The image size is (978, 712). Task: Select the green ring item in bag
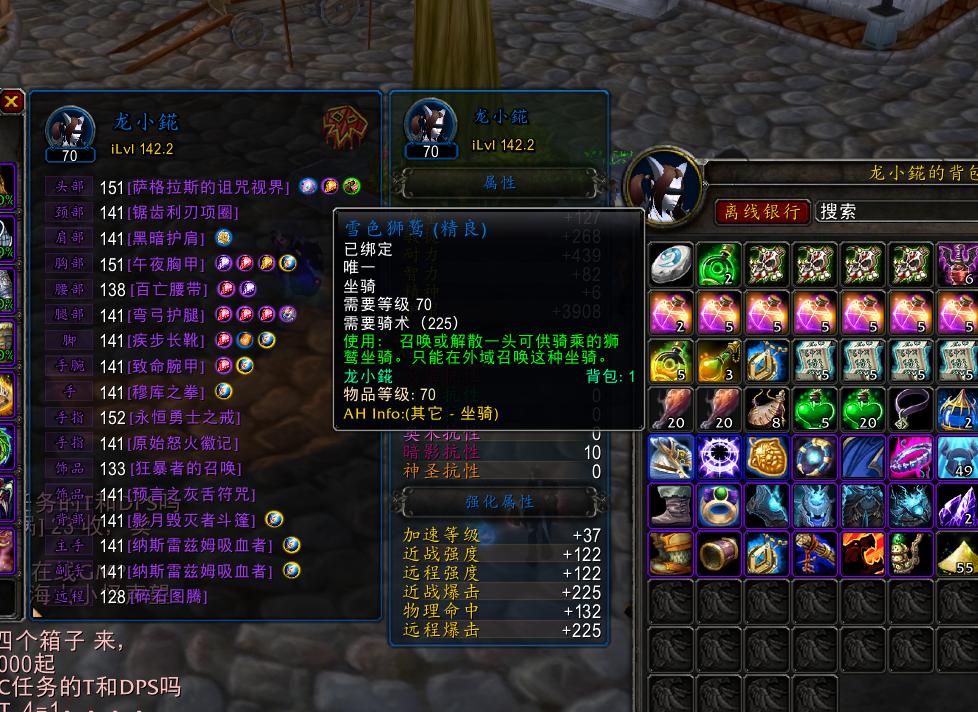click(x=719, y=505)
